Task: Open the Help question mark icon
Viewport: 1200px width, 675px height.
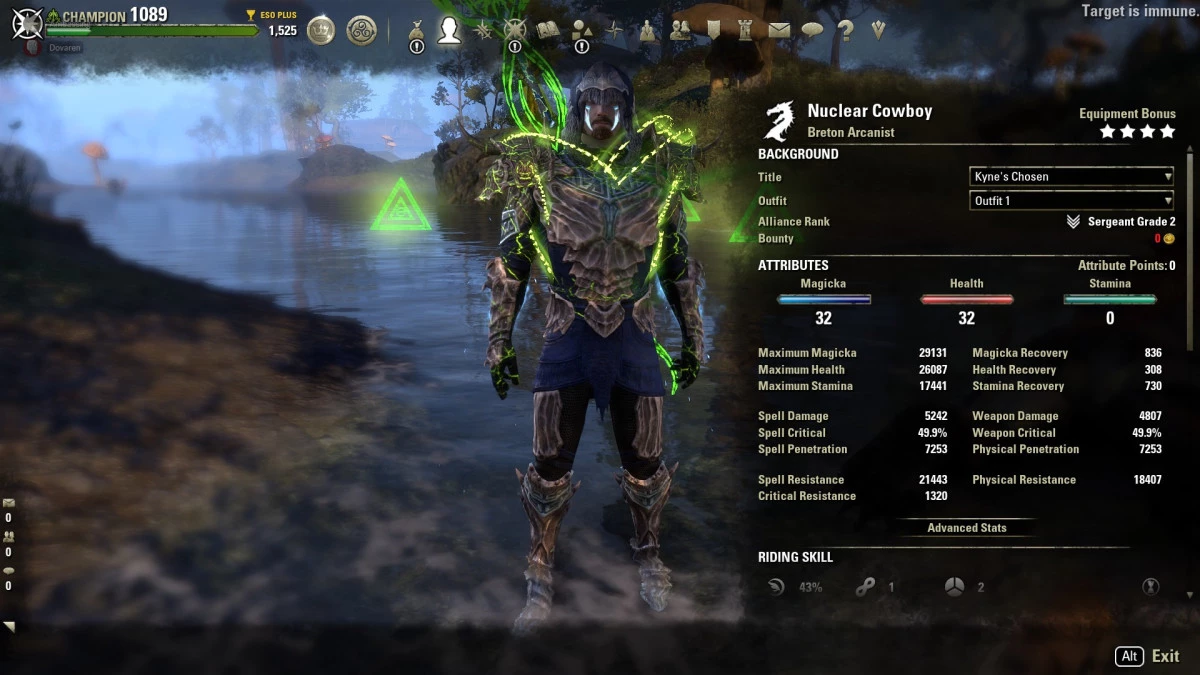Action: click(846, 30)
